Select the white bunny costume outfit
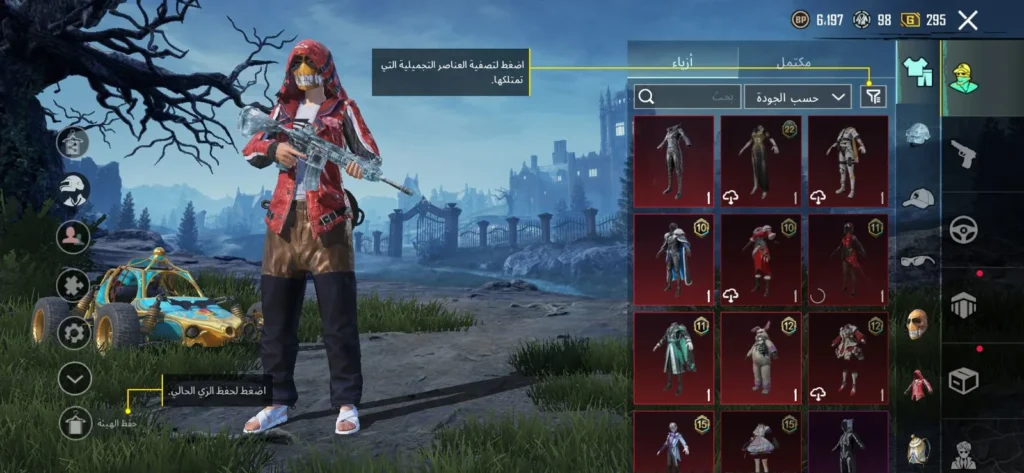Image resolution: width=1024 pixels, height=473 pixels. [x=761, y=357]
